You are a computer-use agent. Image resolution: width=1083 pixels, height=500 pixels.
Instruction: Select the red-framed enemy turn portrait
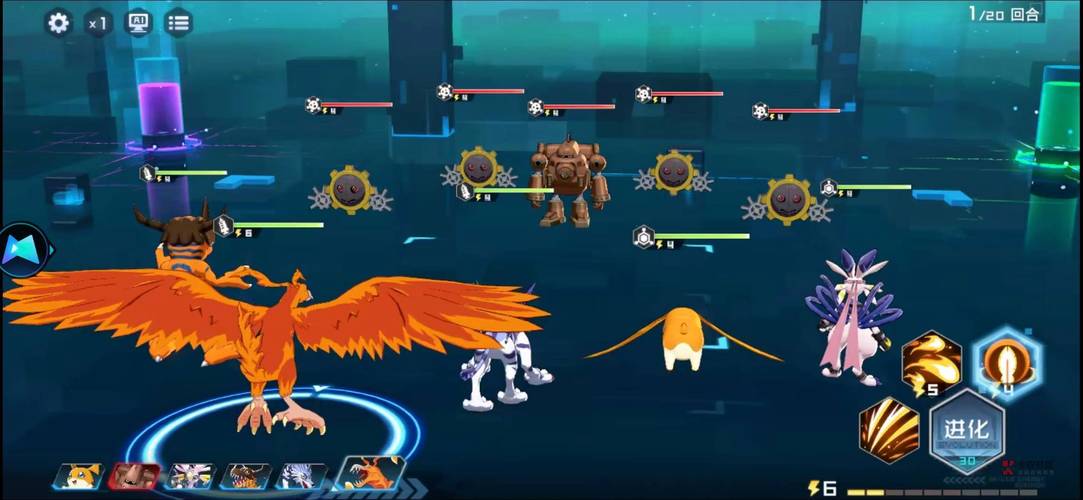pyautogui.click(x=133, y=476)
